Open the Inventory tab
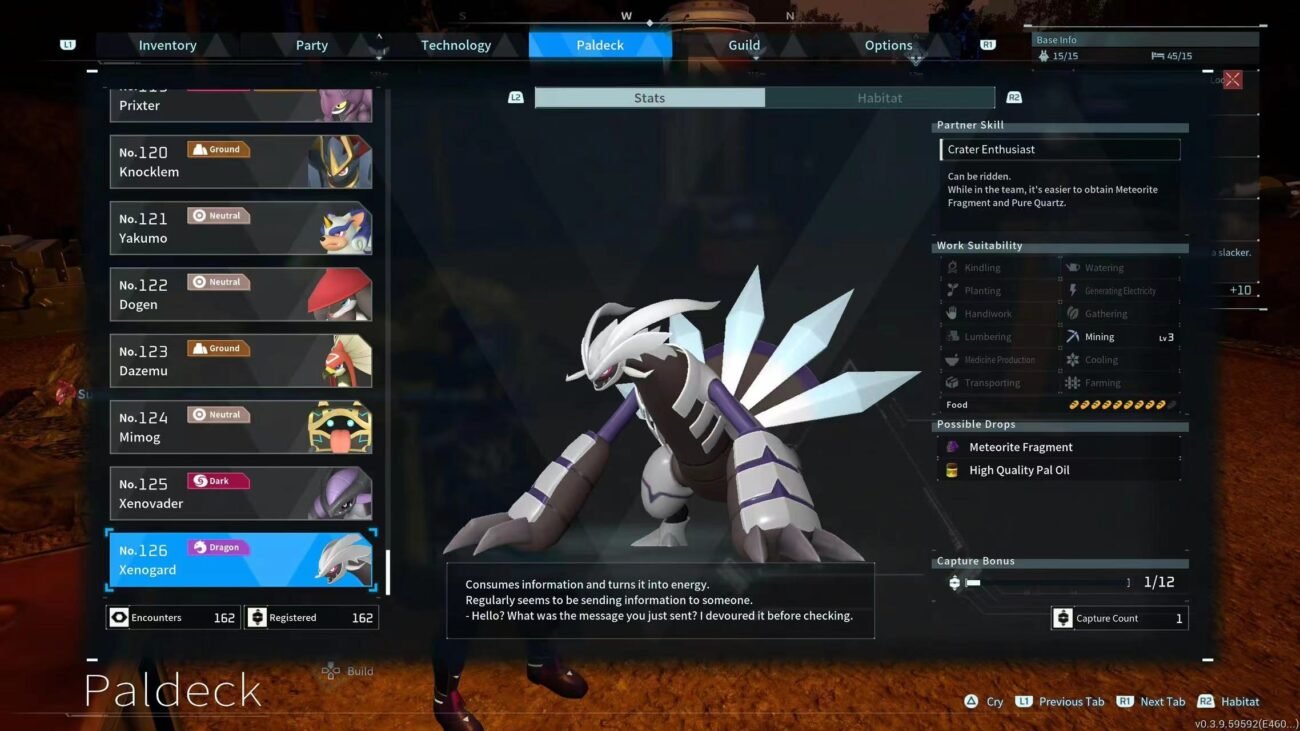Screen dimensions: 1300x731 tap(167, 45)
